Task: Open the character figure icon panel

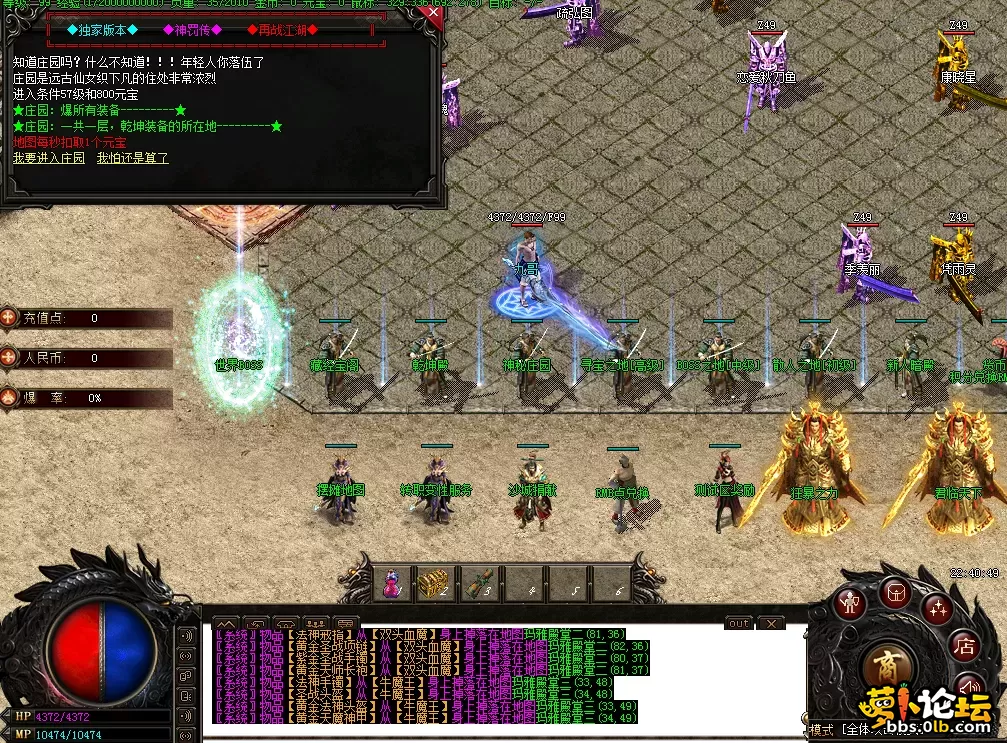Action: (x=852, y=602)
